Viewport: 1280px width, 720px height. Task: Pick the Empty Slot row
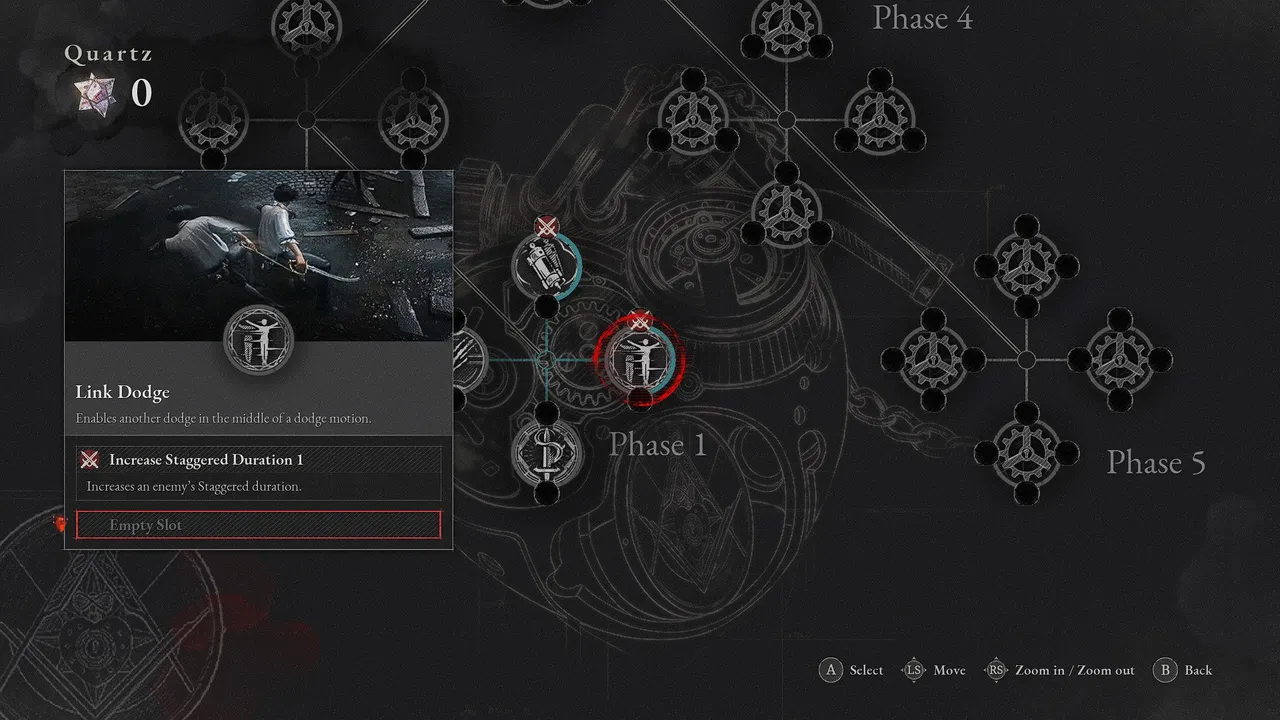(258, 525)
